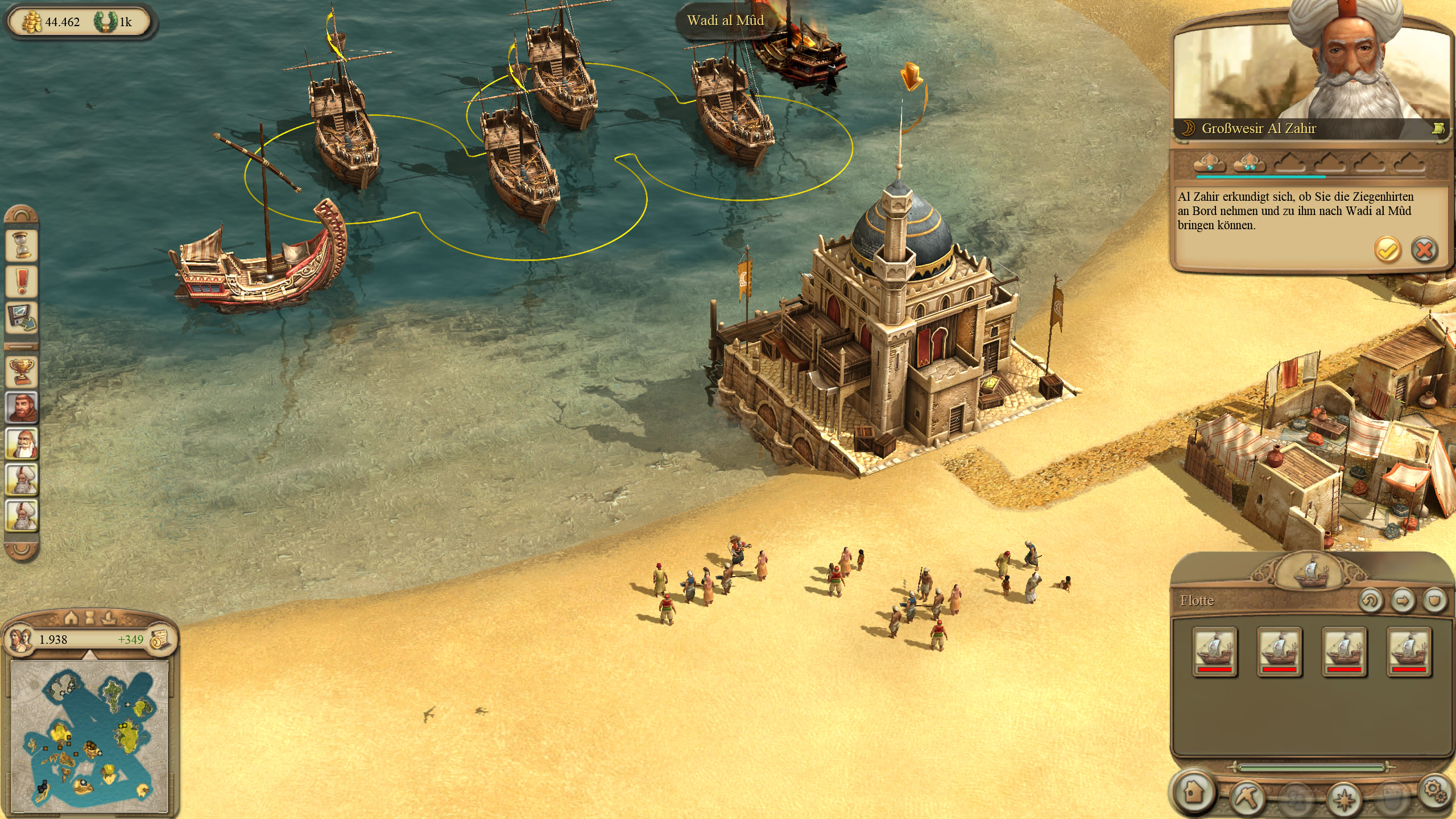Show the red exclamation mark notifications
Viewport: 1456px width, 819px height.
click(x=22, y=282)
